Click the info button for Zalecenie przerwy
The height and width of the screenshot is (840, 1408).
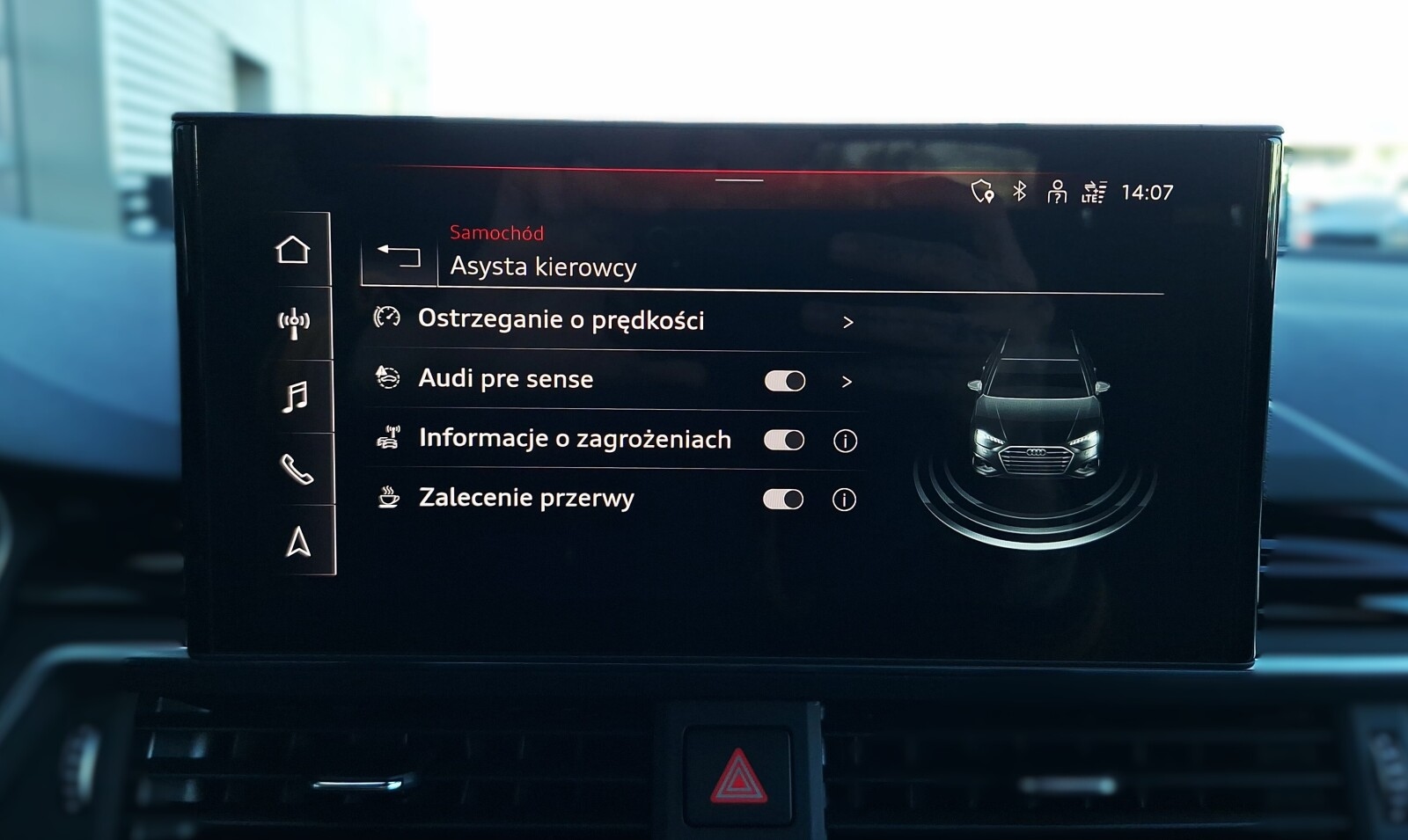[x=844, y=499]
